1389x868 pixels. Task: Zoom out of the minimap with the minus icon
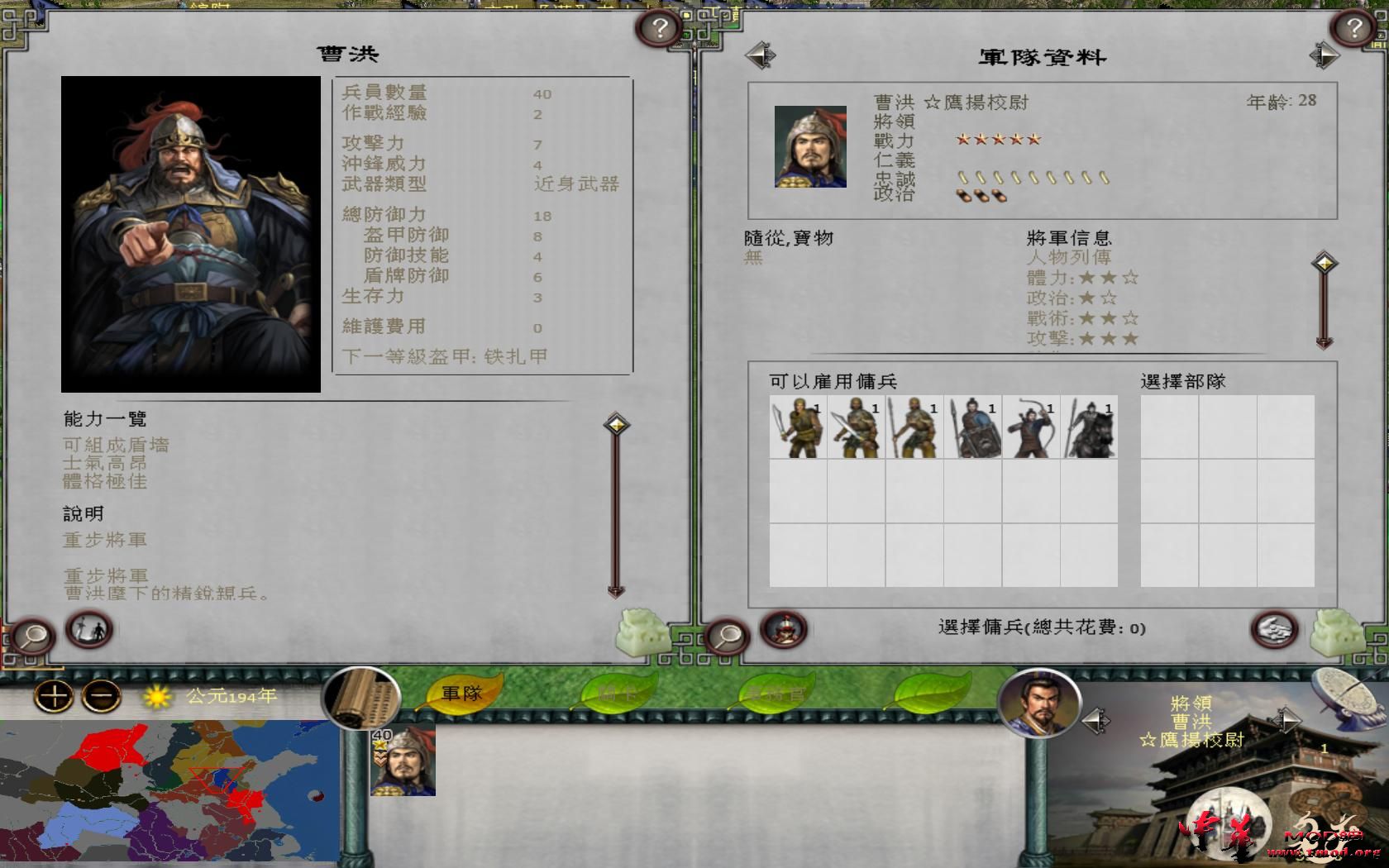97,696
